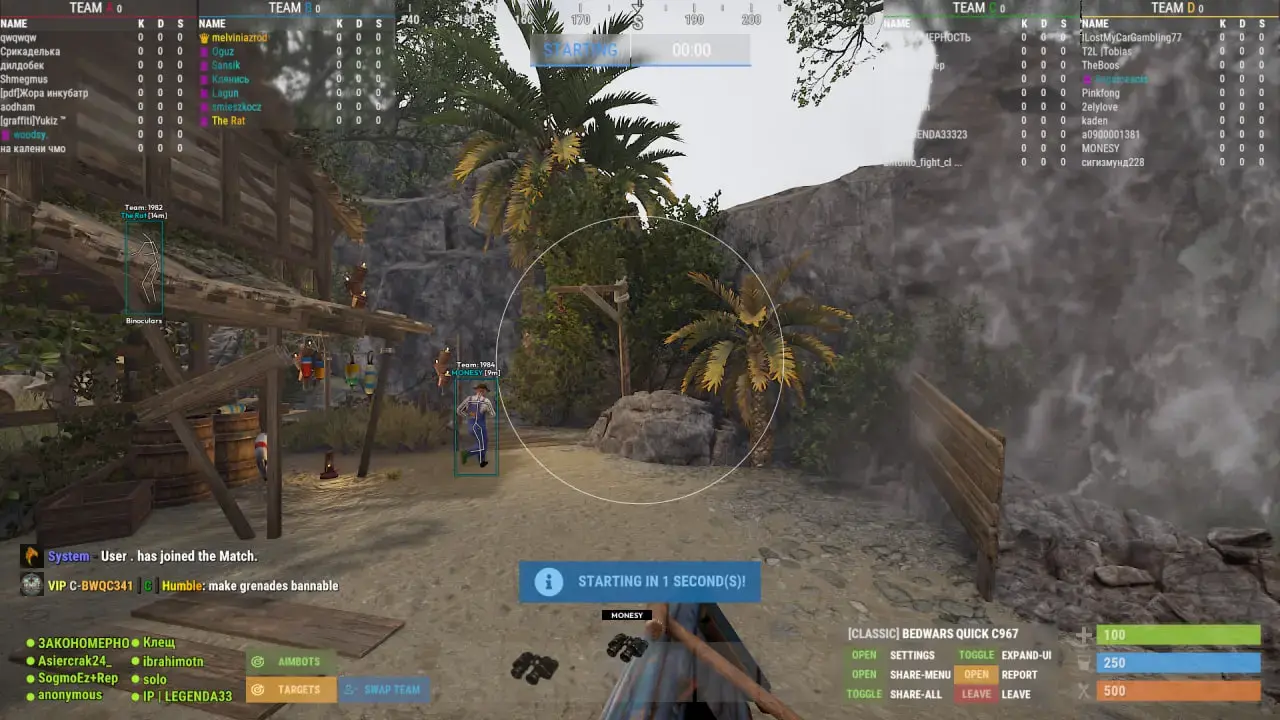Click the green health bar

[x=1178, y=634]
